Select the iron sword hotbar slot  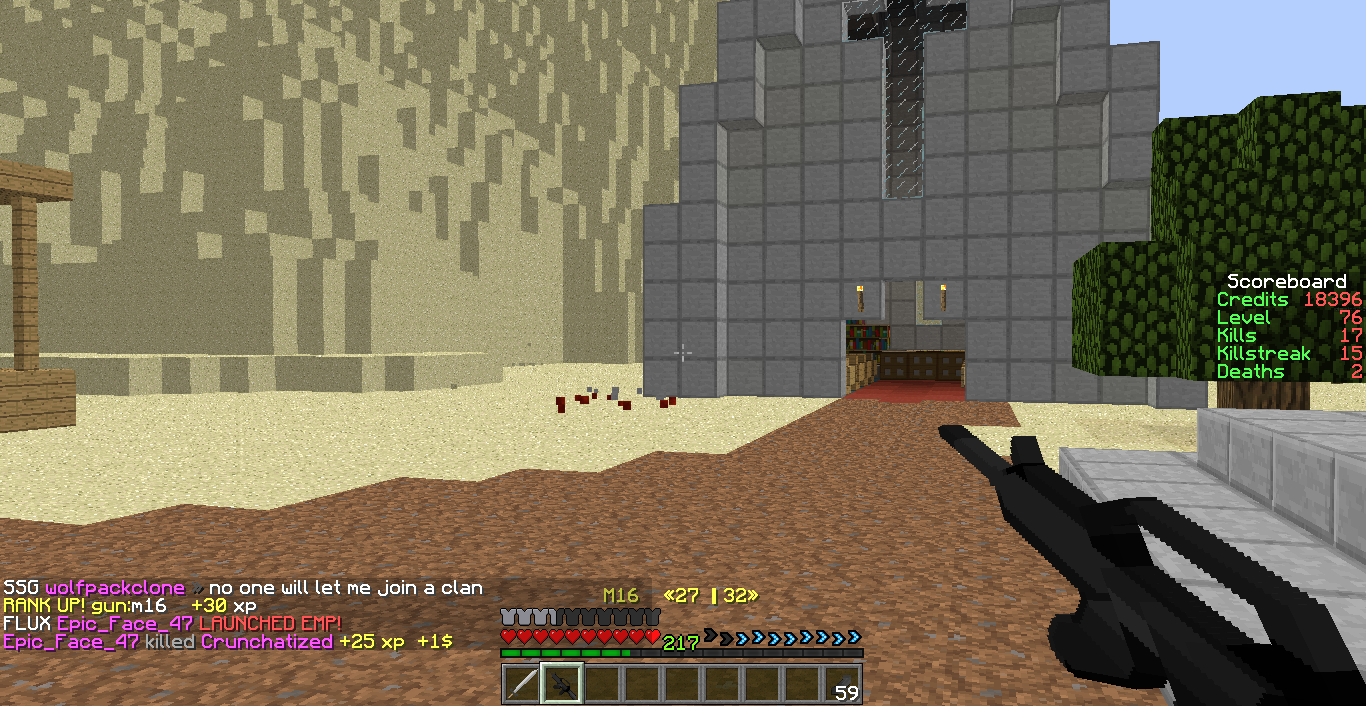pos(521,684)
